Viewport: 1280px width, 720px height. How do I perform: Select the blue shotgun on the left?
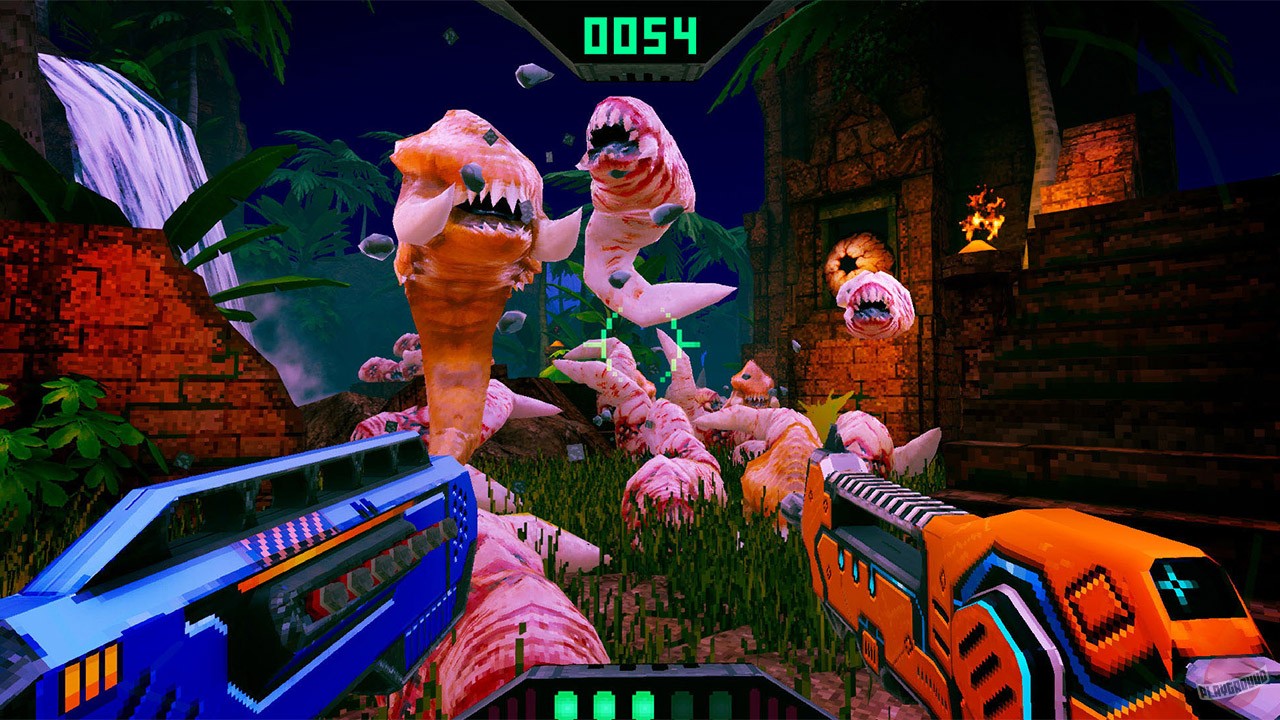click(250, 560)
